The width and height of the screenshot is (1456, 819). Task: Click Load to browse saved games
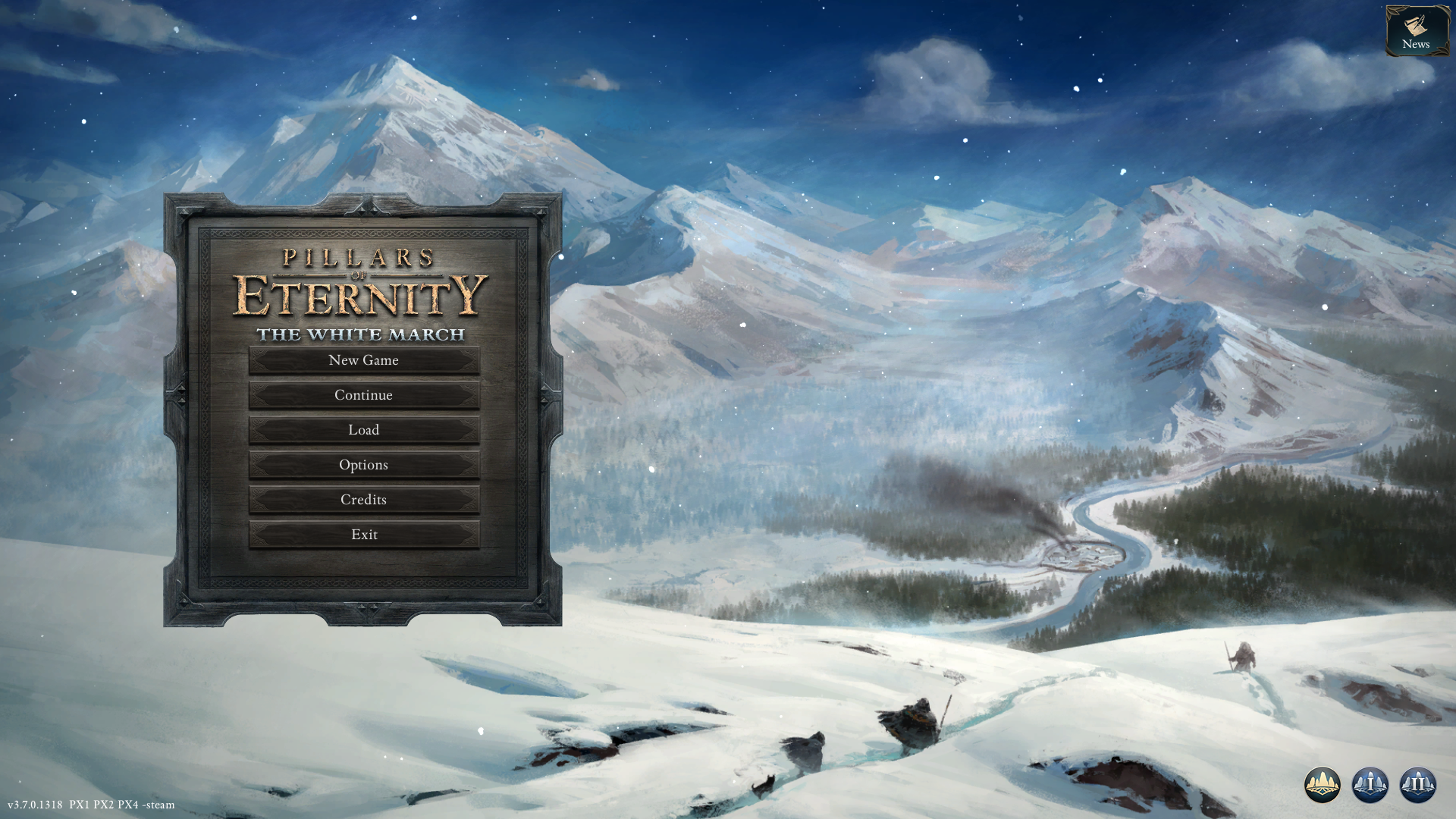(364, 430)
